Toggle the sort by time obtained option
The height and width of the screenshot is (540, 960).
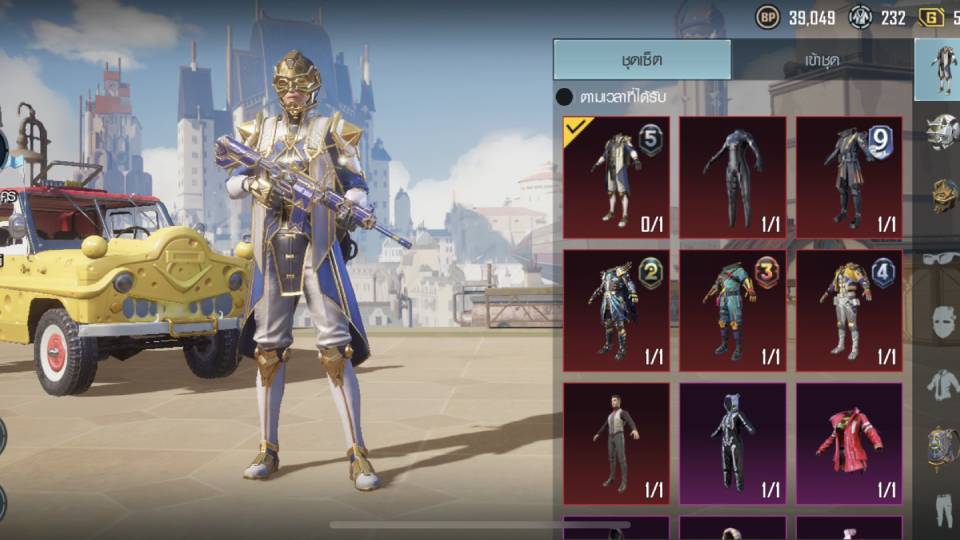click(565, 97)
